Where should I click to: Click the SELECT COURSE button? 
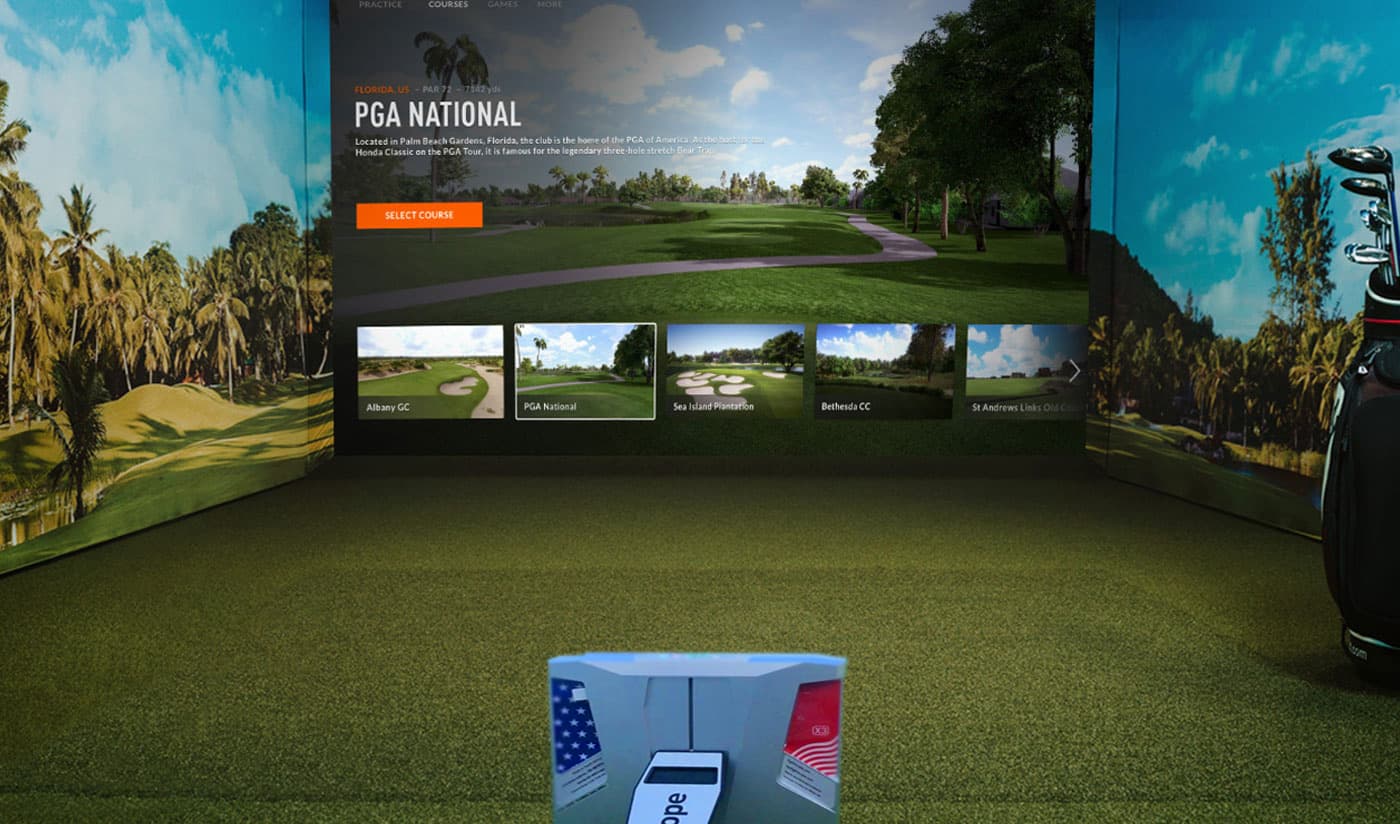tap(419, 215)
